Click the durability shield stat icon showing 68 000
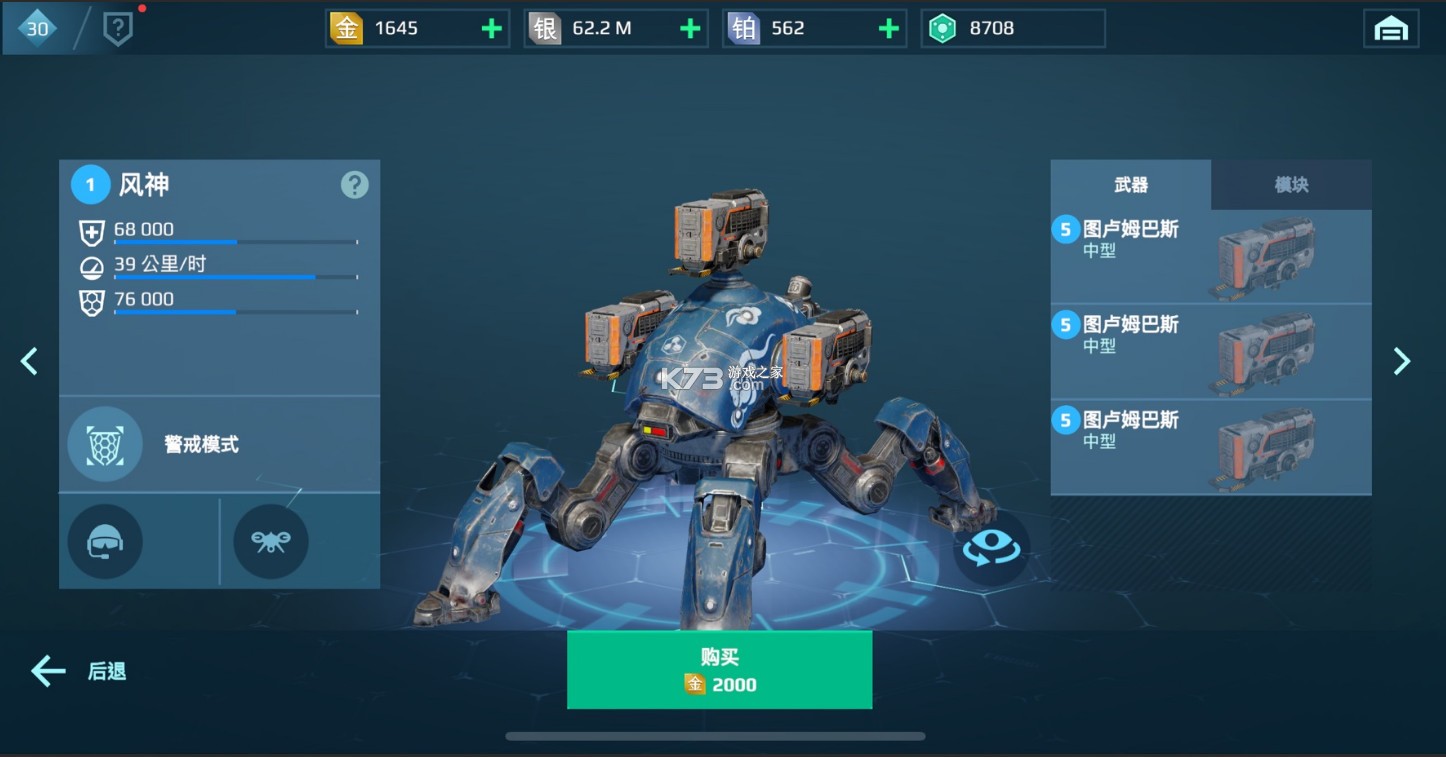 pyautogui.click(x=91, y=232)
